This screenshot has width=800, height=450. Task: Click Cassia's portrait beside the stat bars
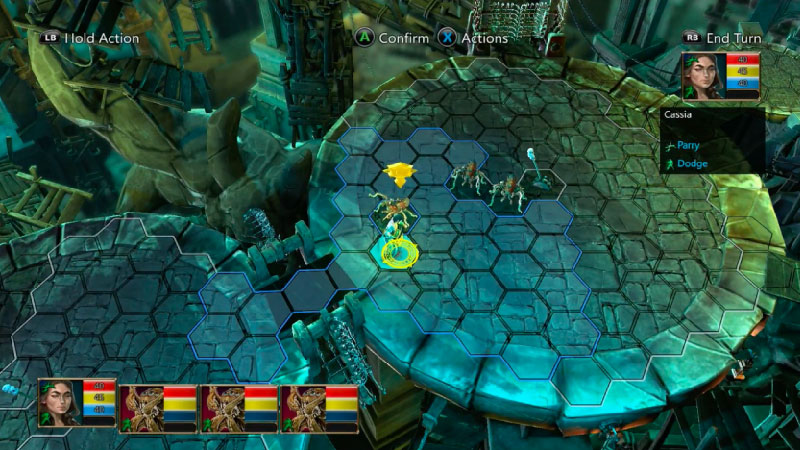tap(703, 76)
